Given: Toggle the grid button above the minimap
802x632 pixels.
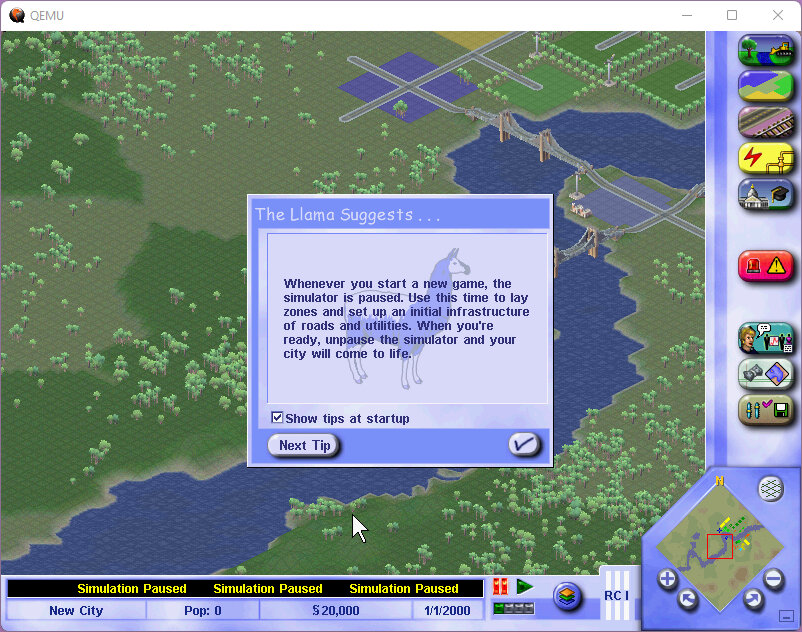Looking at the screenshot, I should [770, 488].
